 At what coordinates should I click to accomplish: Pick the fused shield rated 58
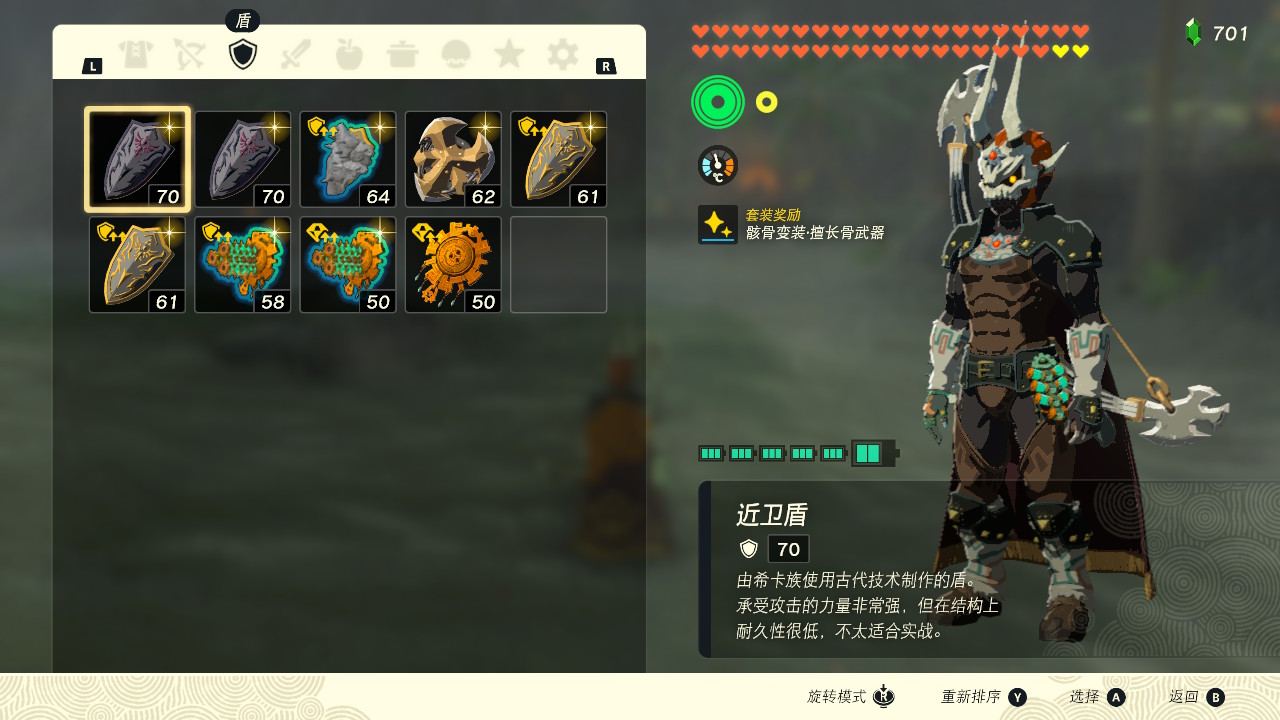(243, 265)
